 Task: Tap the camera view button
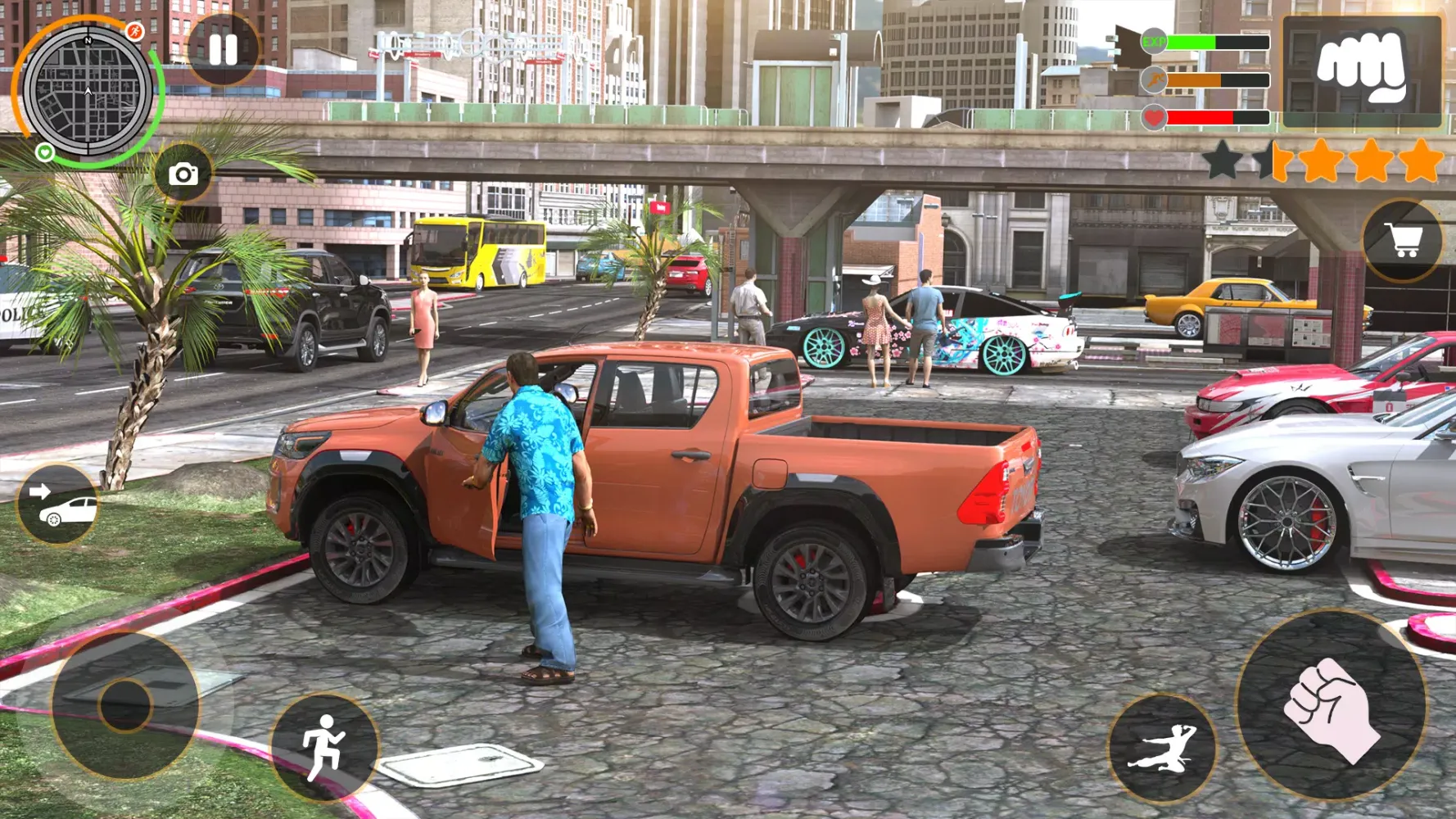tap(183, 174)
